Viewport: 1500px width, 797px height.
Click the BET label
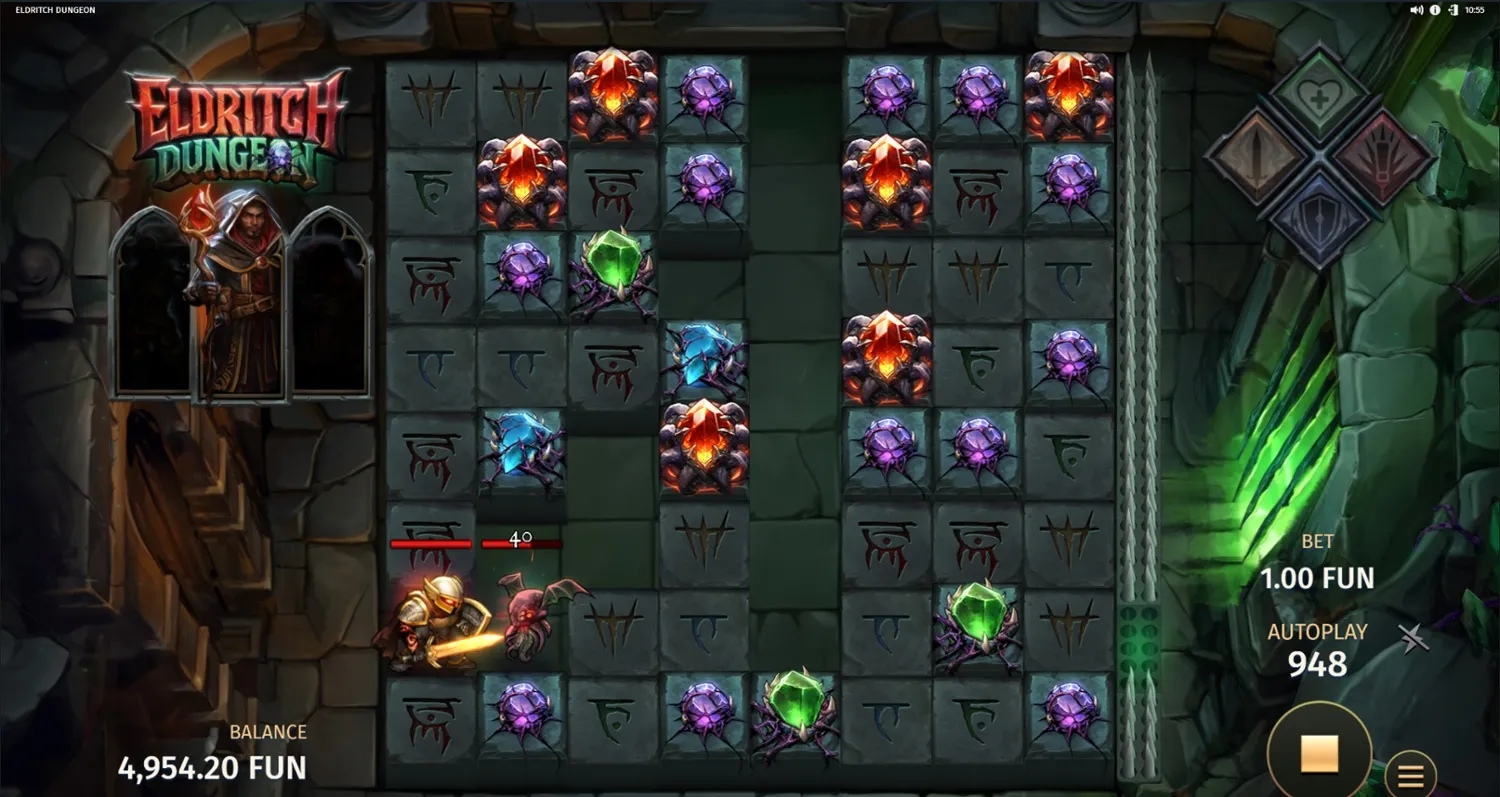tap(1318, 541)
